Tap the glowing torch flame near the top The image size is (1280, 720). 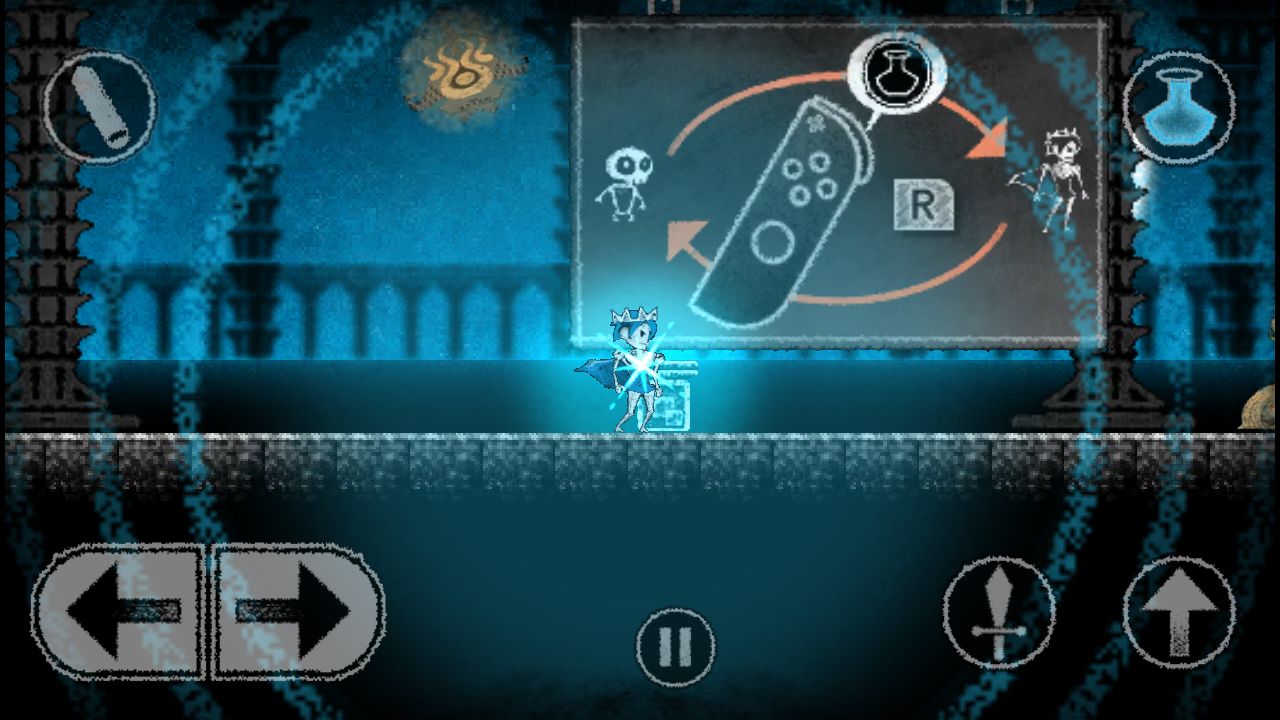pyautogui.click(x=460, y=72)
